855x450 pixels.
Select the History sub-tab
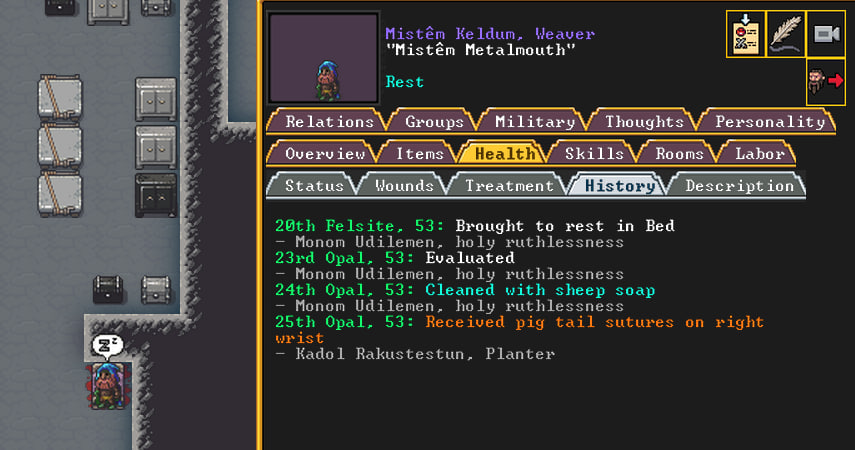pyautogui.click(x=620, y=186)
